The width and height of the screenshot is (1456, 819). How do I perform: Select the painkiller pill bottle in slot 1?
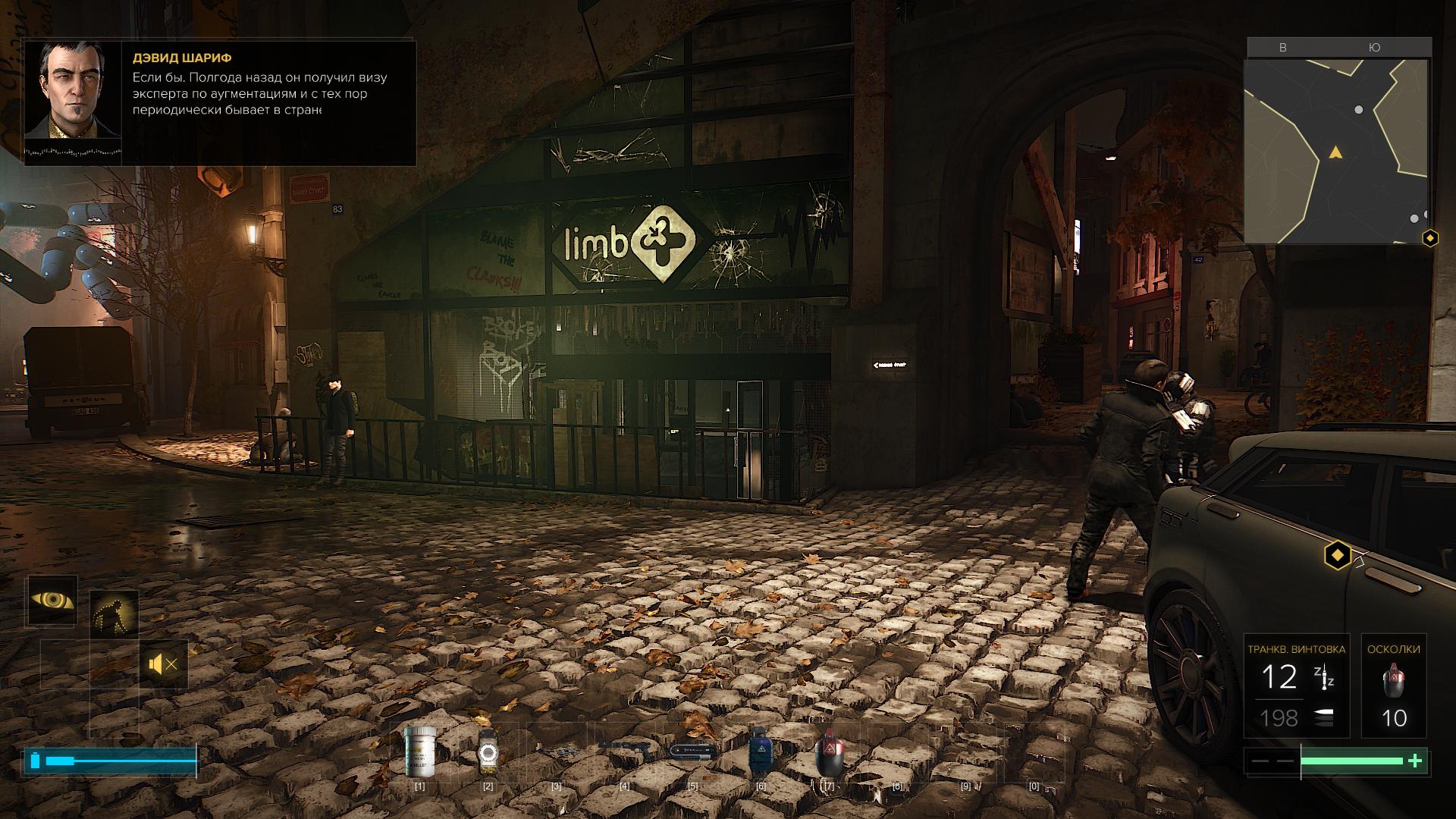pyautogui.click(x=419, y=751)
